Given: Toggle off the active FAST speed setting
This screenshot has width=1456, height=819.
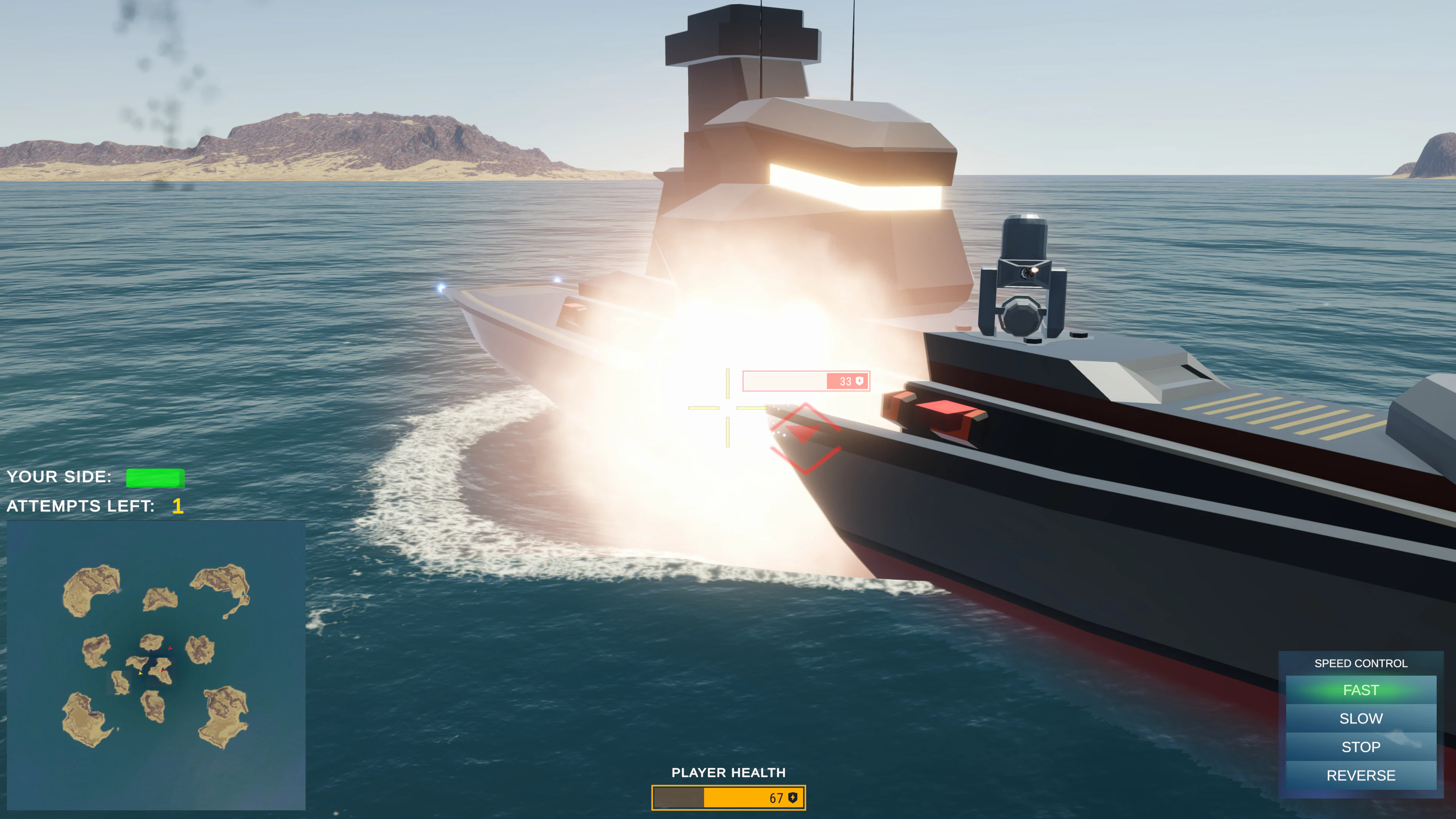Looking at the screenshot, I should (x=1361, y=690).
